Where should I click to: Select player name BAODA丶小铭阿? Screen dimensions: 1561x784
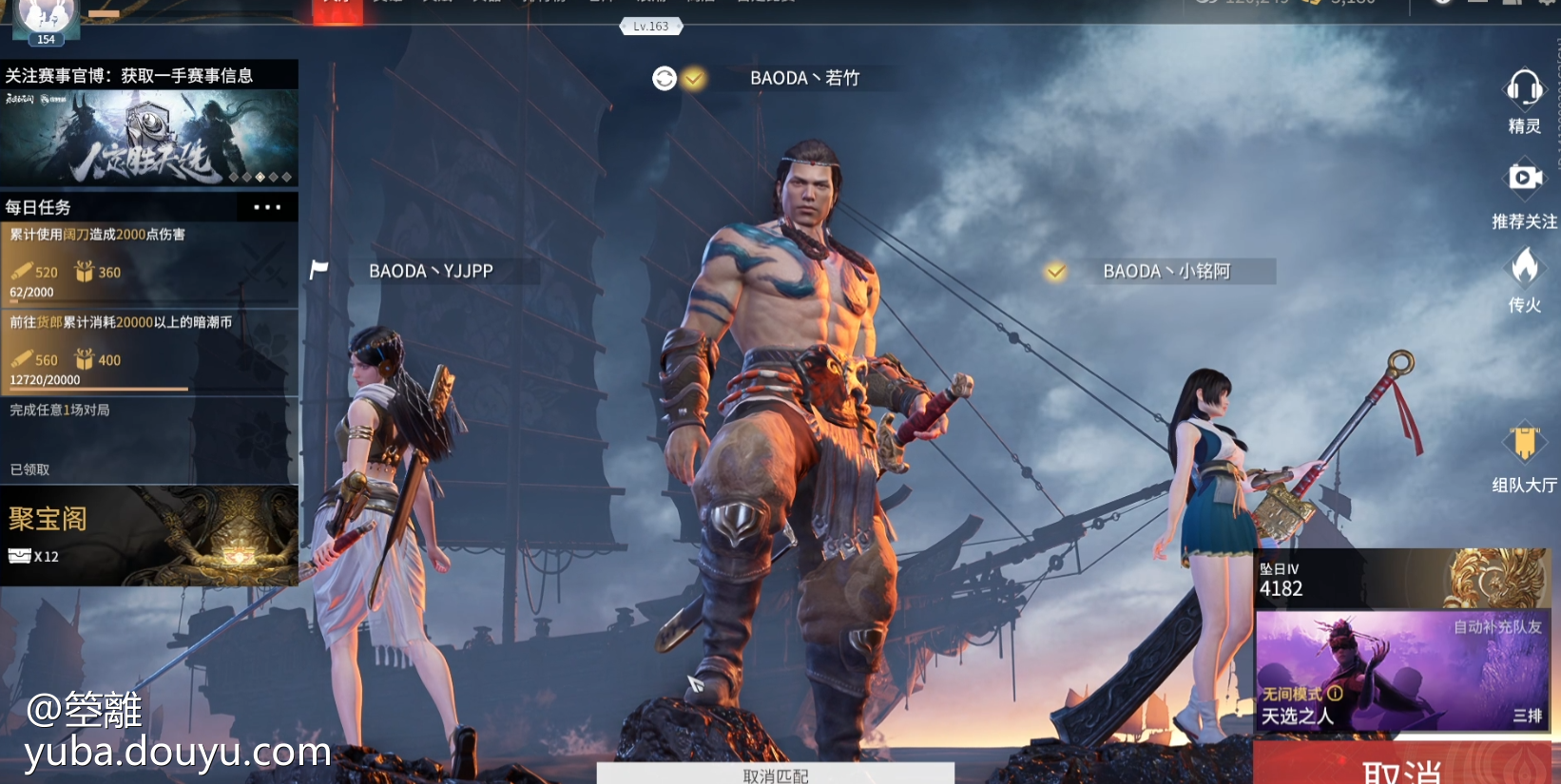(x=1166, y=272)
